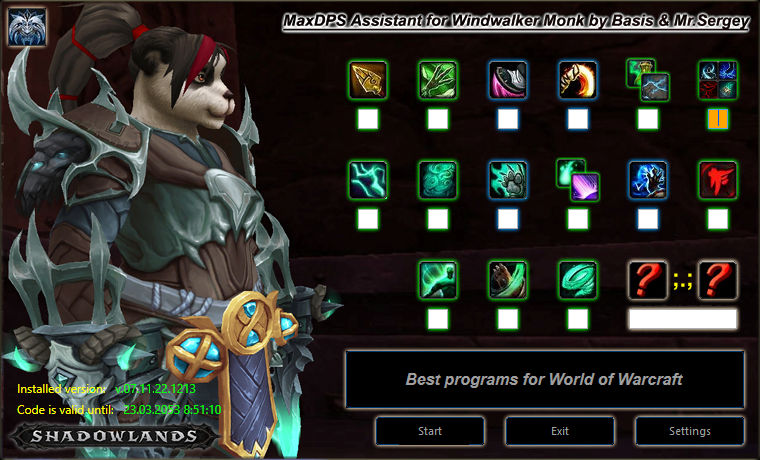Toggle the orange checkbox
Screen dimensions: 760x460
tap(718, 119)
